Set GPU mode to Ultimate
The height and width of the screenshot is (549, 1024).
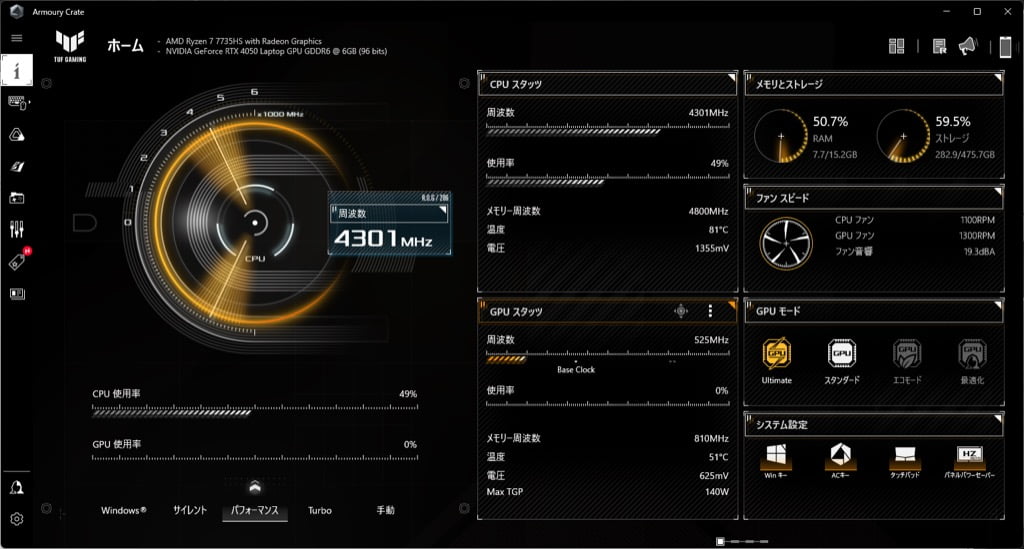click(x=777, y=355)
